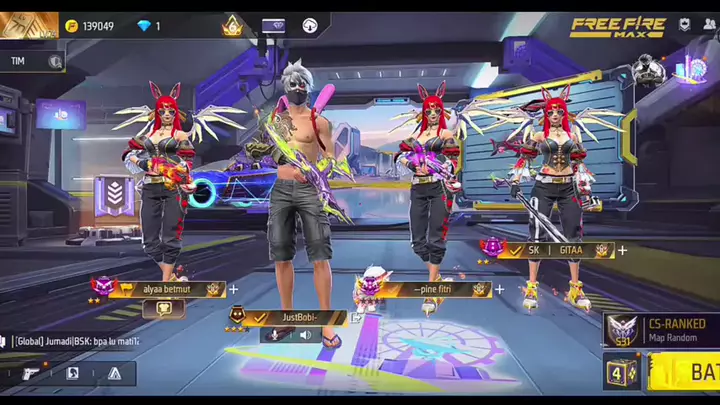
Task: Select the JustBobi- player nameplate
Action: pyautogui.click(x=298, y=317)
